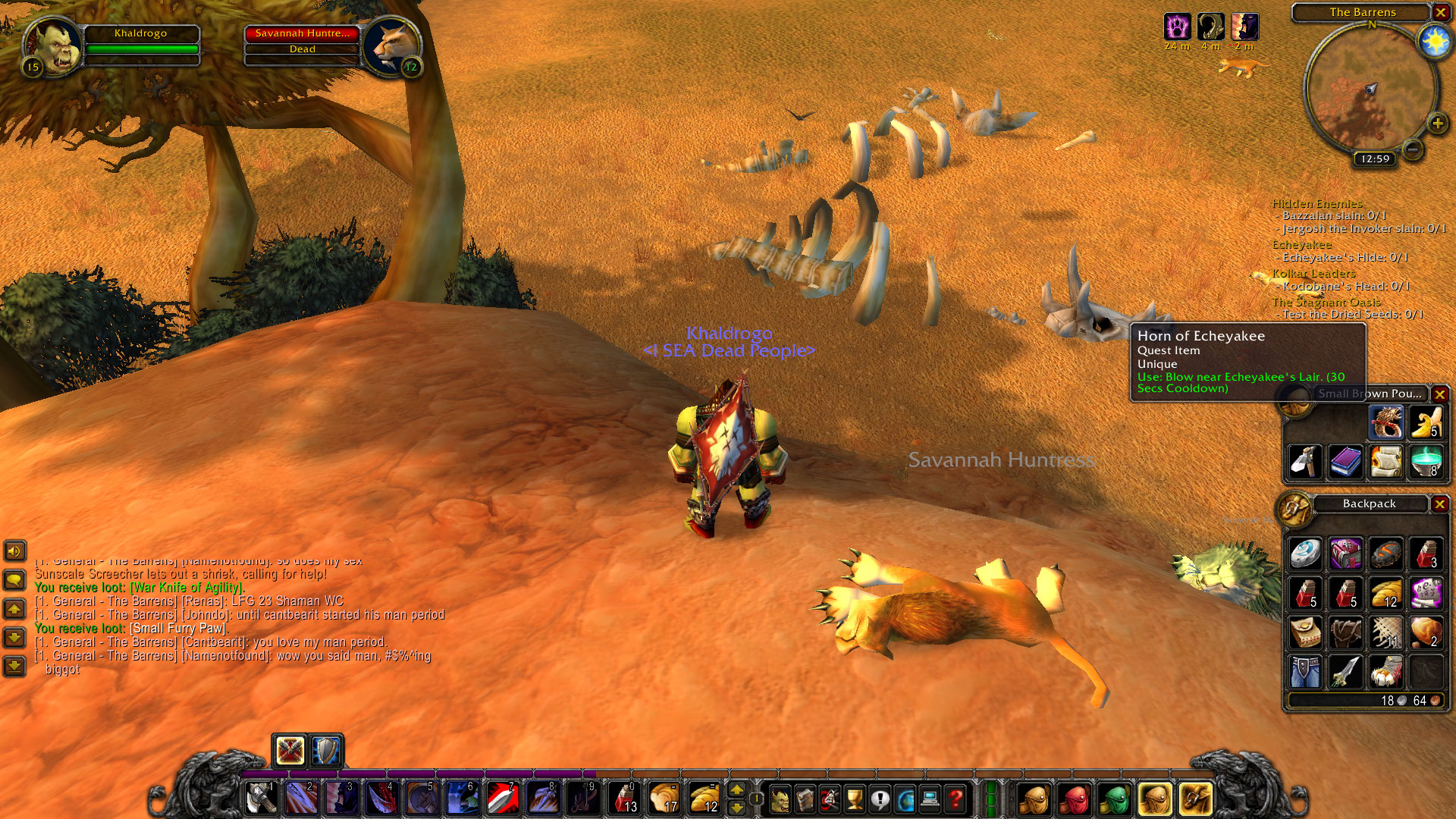Use the Hearthstone in the backpack
1456x819 pixels.
(x=1306, y=554)
